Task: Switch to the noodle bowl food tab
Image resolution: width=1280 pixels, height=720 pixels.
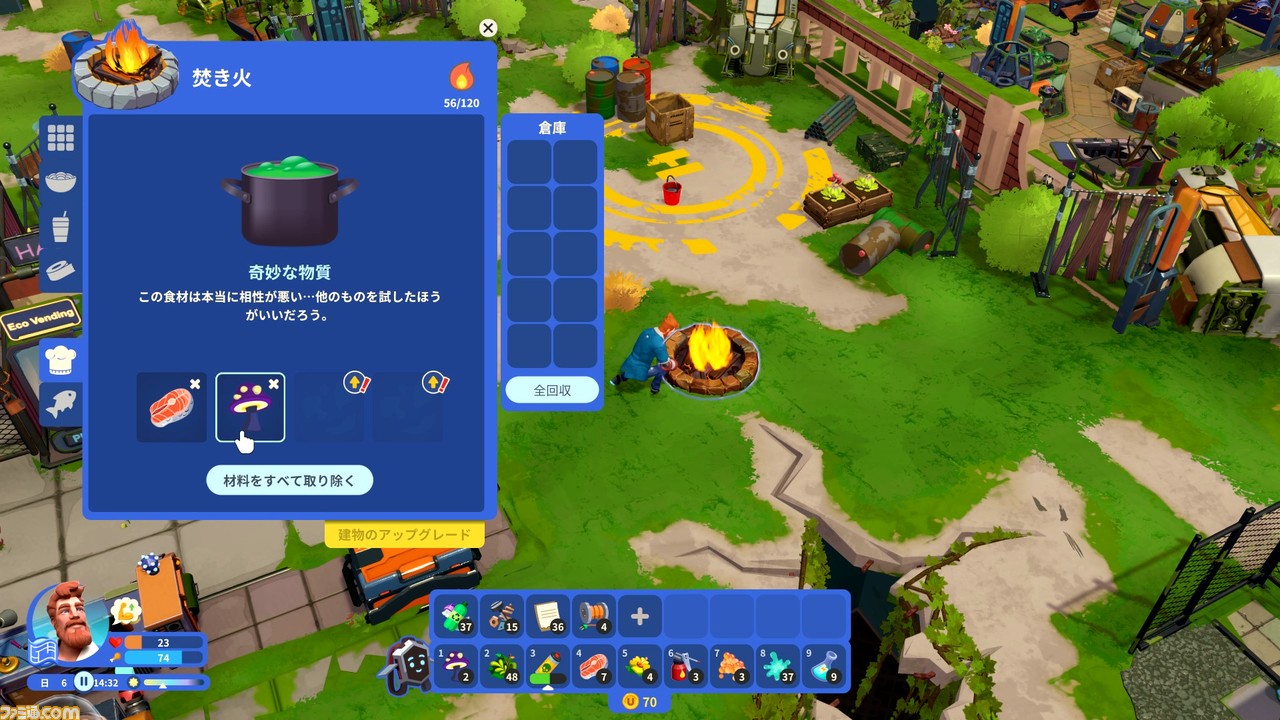Action: point(61,182)
